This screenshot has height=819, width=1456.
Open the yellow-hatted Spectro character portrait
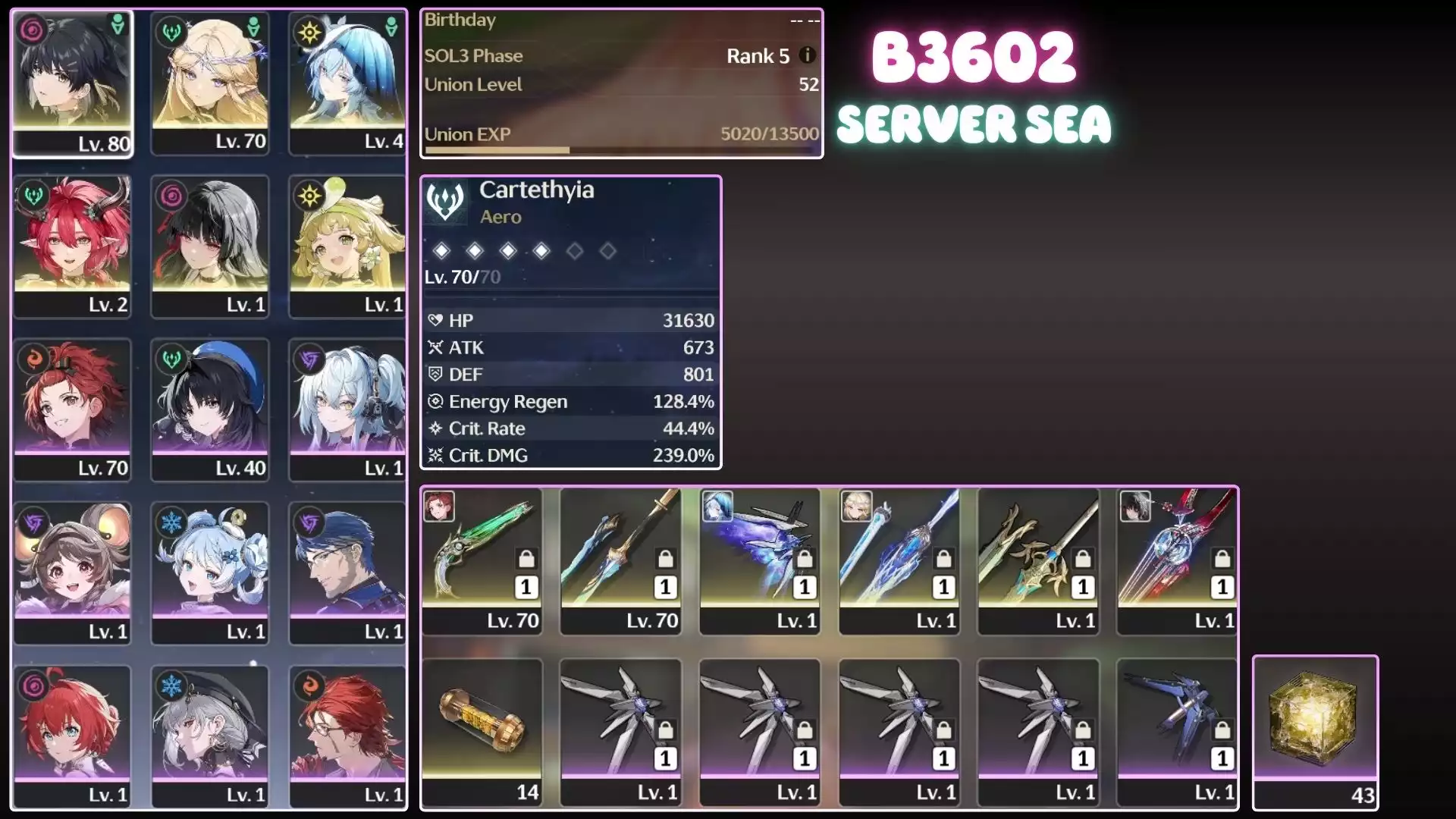point(347,246)
